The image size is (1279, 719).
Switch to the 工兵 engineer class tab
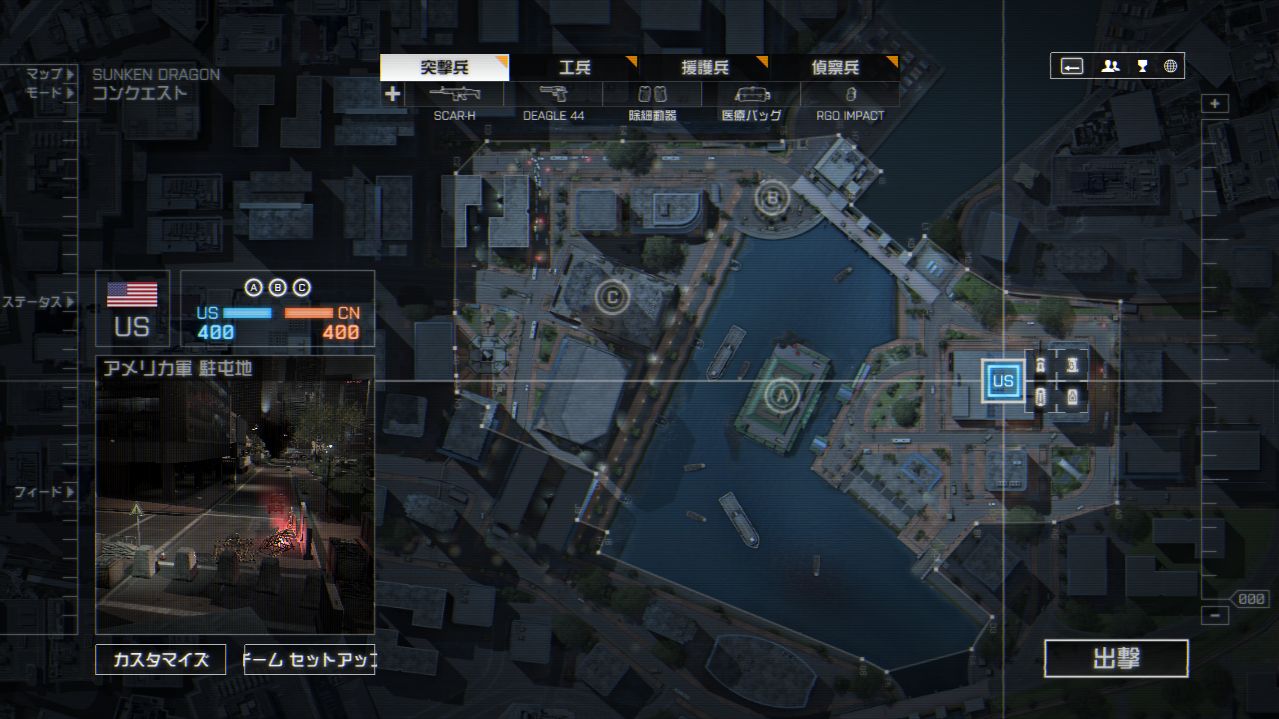tap(574, 68)
